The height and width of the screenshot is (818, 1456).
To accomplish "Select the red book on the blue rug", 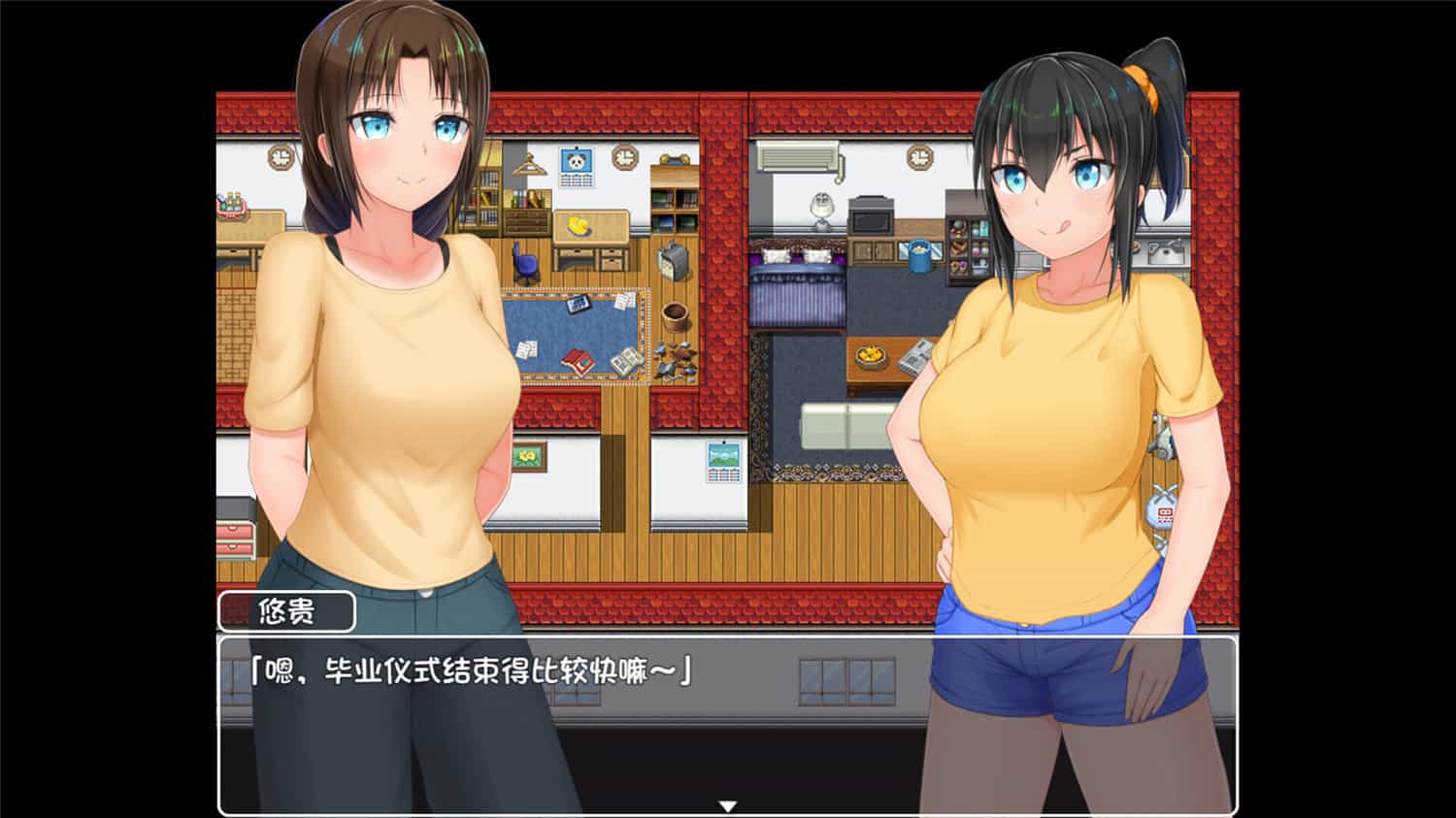I will 579,361.
